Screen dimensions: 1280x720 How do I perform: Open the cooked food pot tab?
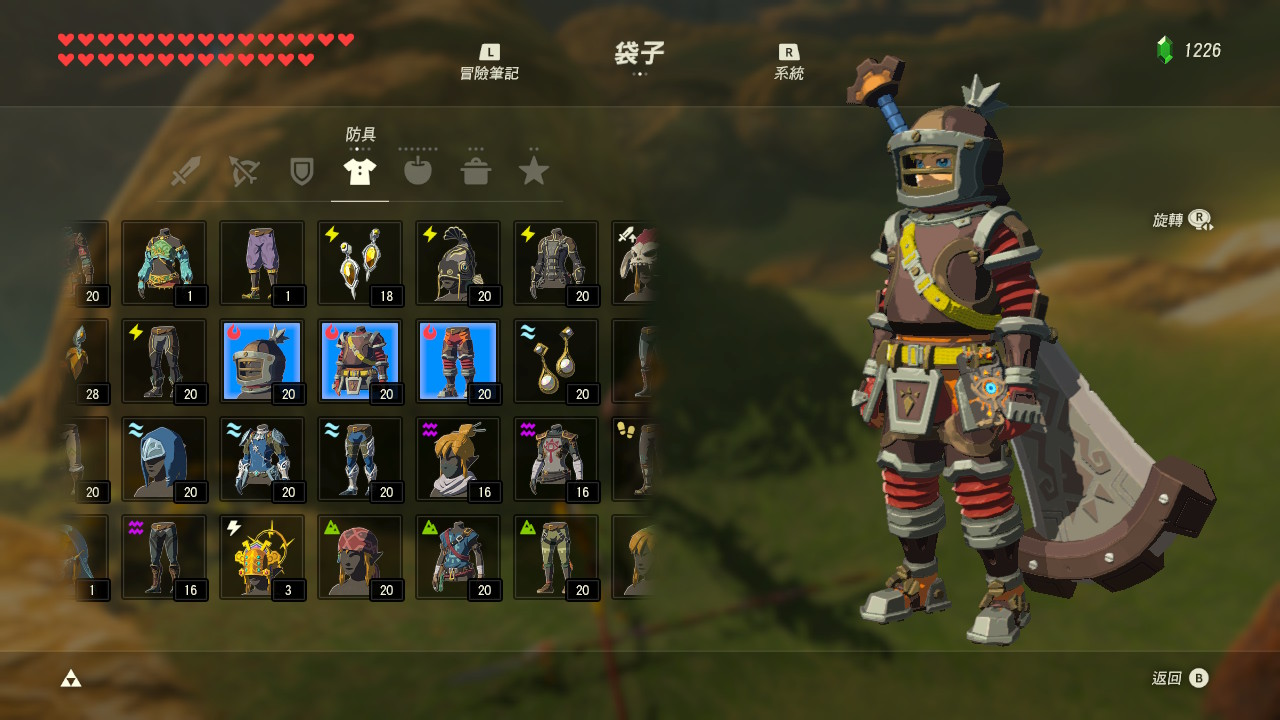point(476,170)
